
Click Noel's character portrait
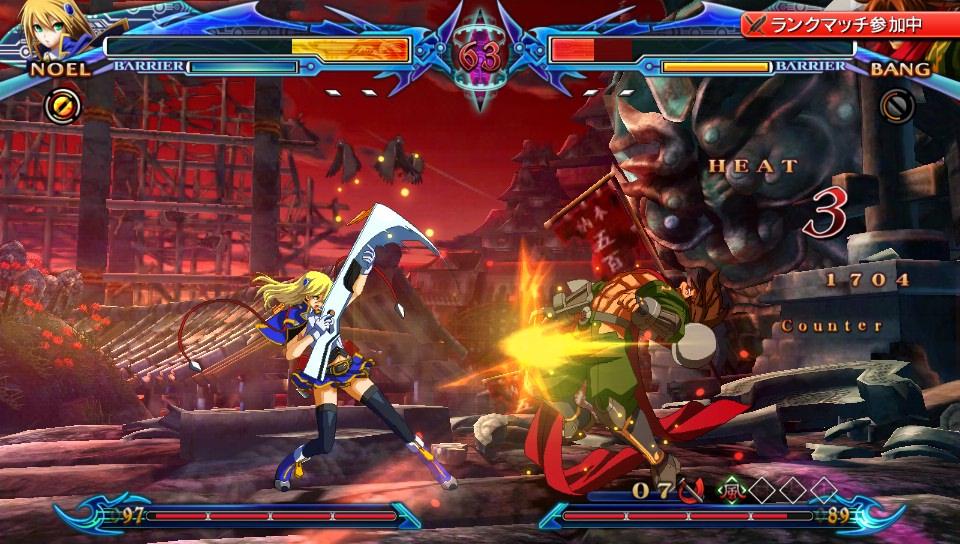(x=50, y=30)
